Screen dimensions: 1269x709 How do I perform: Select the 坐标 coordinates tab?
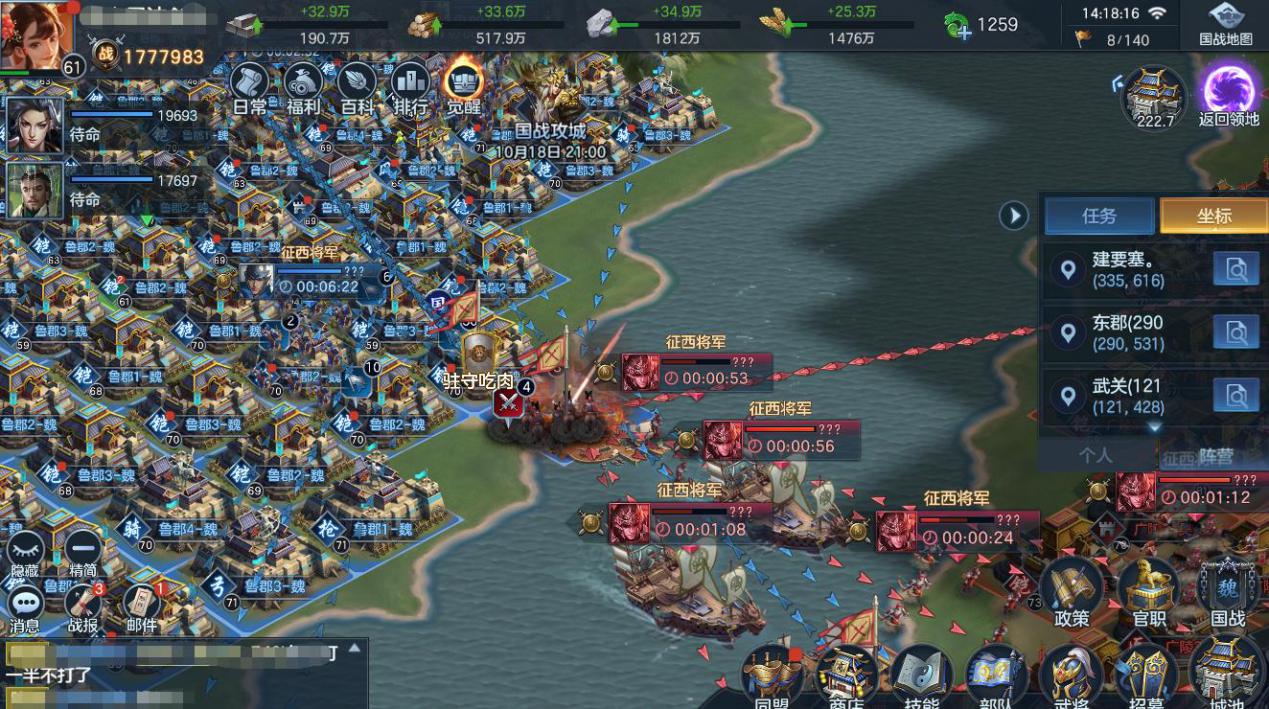pyautogui.click(x=1213, y=216)
